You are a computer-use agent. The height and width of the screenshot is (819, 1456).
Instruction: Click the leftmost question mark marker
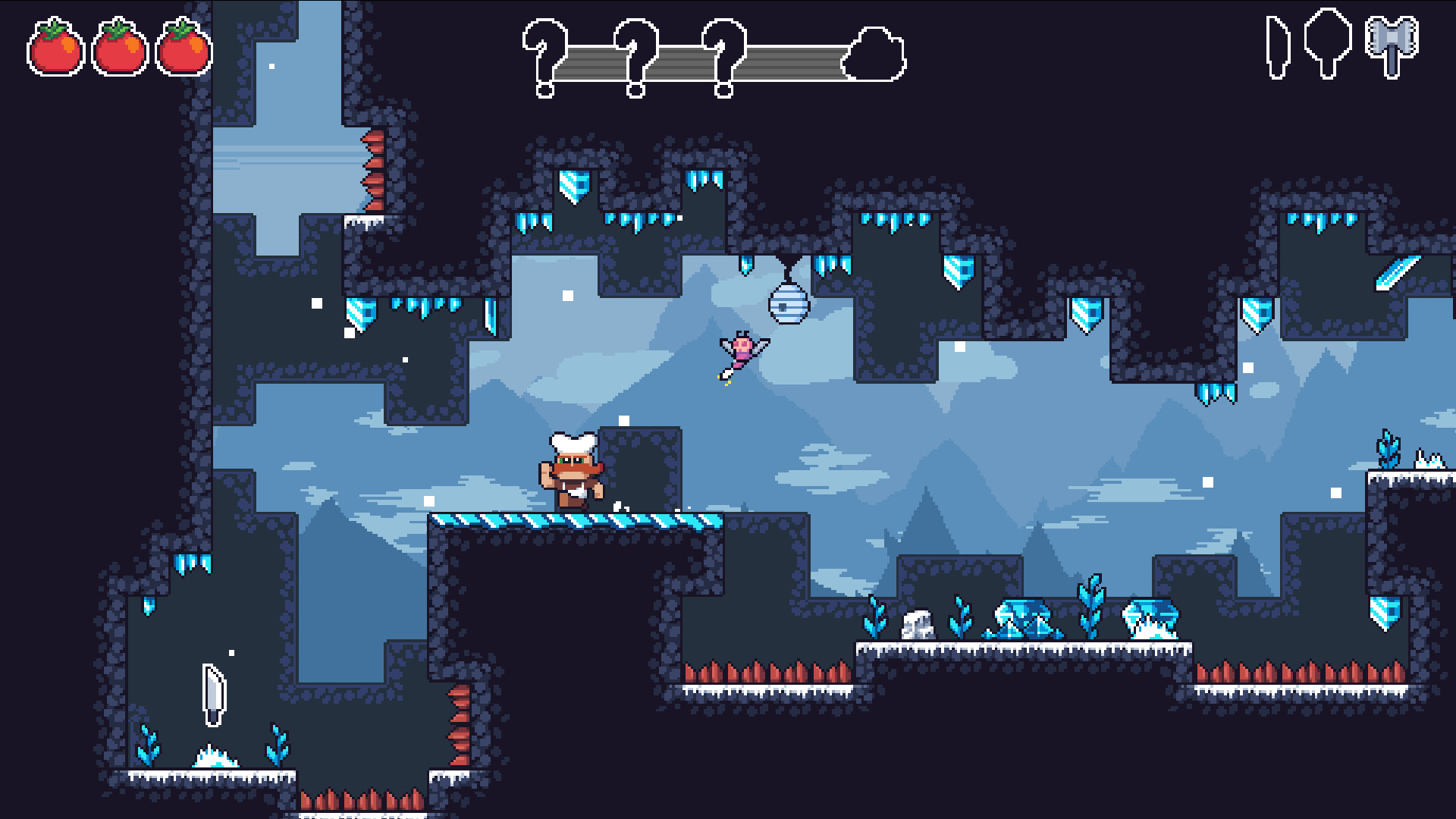point(545,57)
